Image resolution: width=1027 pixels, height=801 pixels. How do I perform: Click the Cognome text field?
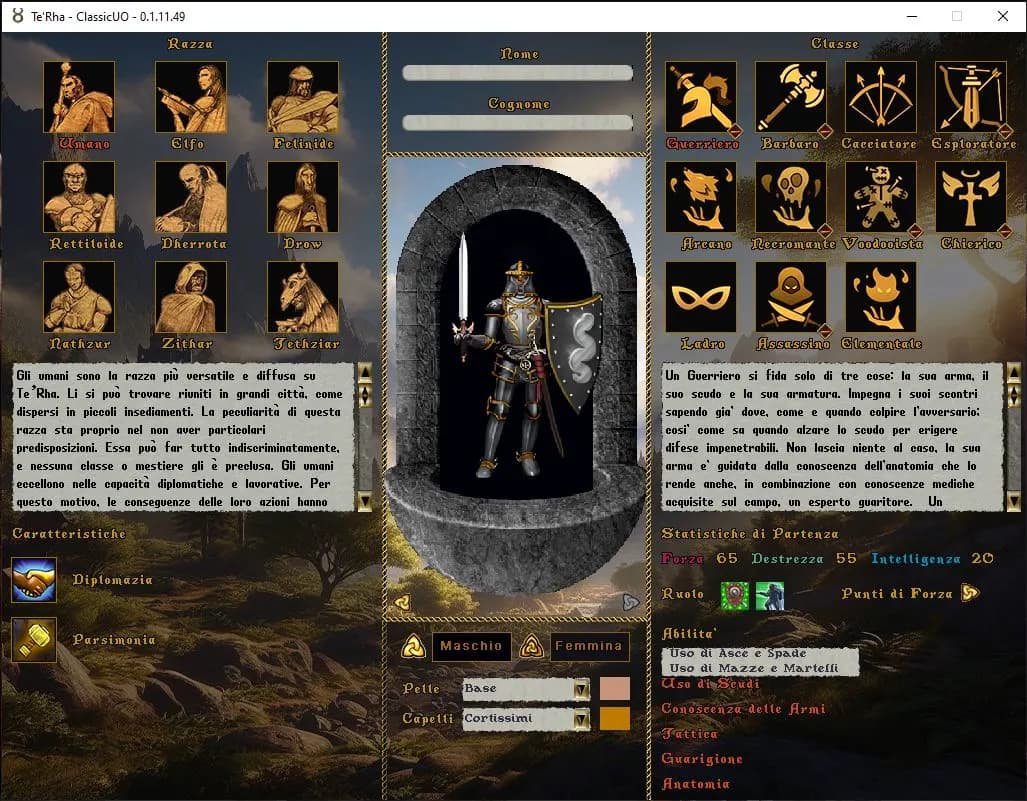click(x=517, y=123)
